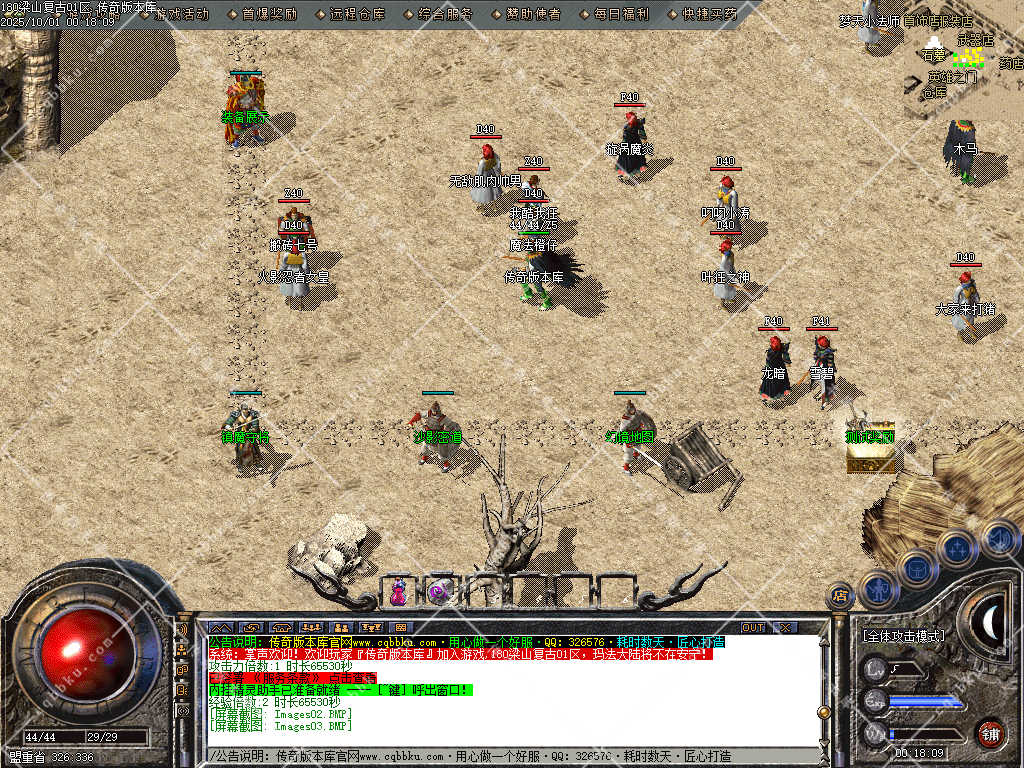Viewport: 1024px width, 768px height.
Task: Click the OUT button on chat bar
Action: (x=752, y=627)
